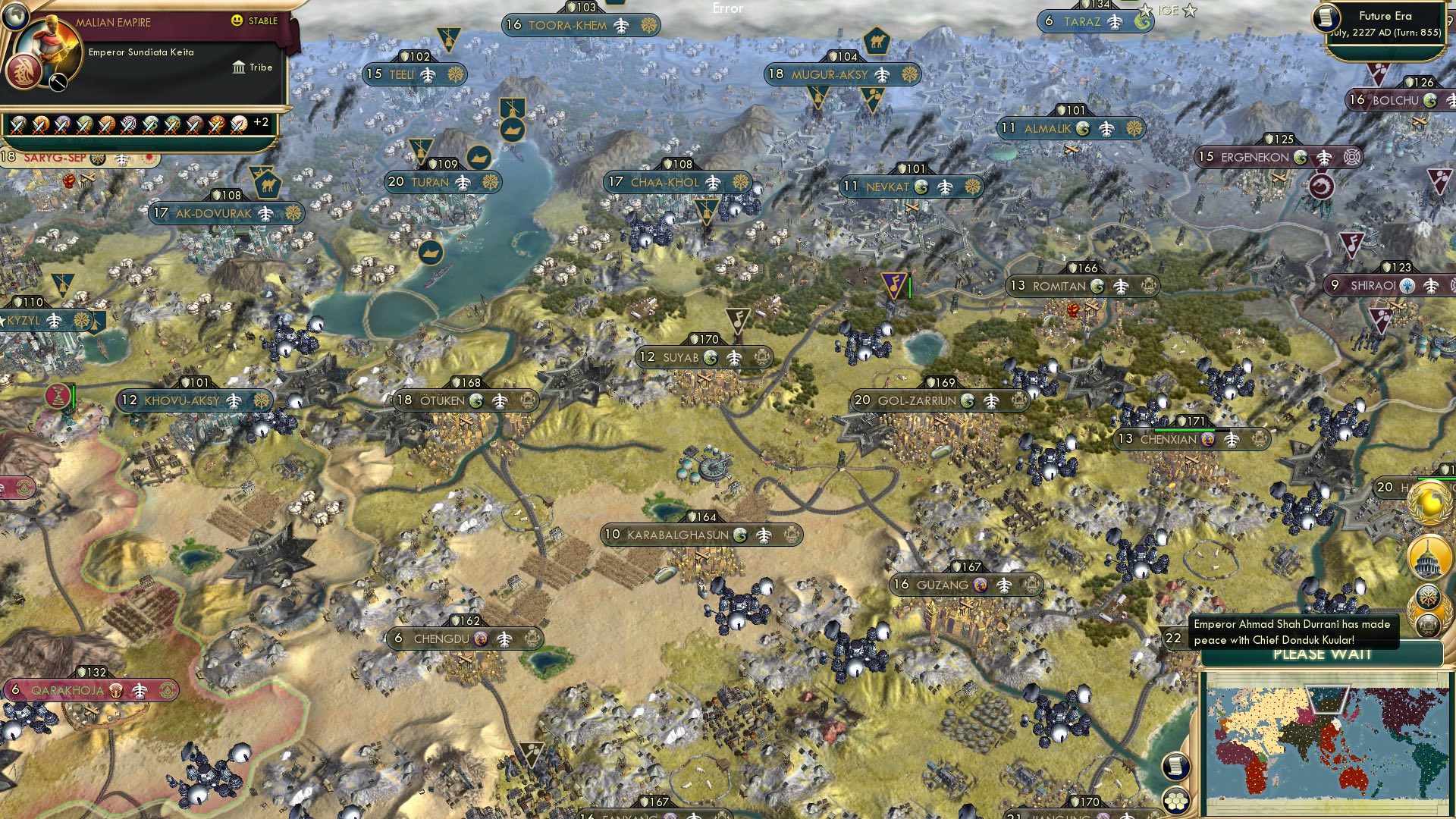Toggle the war hammer icon on the leader portrait
Image resolution: width=1456 pixels, height=819 pixels.
coord(57,81)
